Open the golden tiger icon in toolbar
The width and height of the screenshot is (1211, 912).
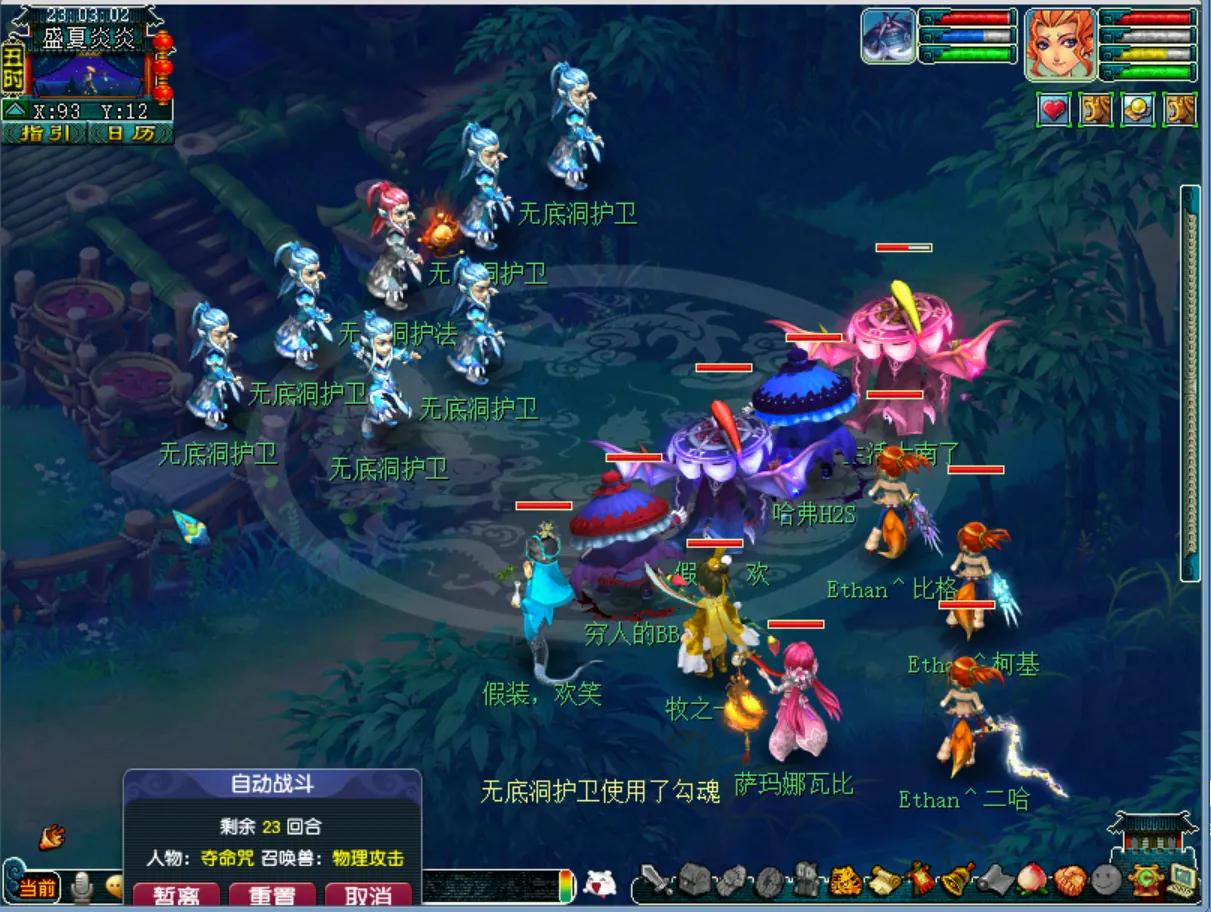(846, 881)
